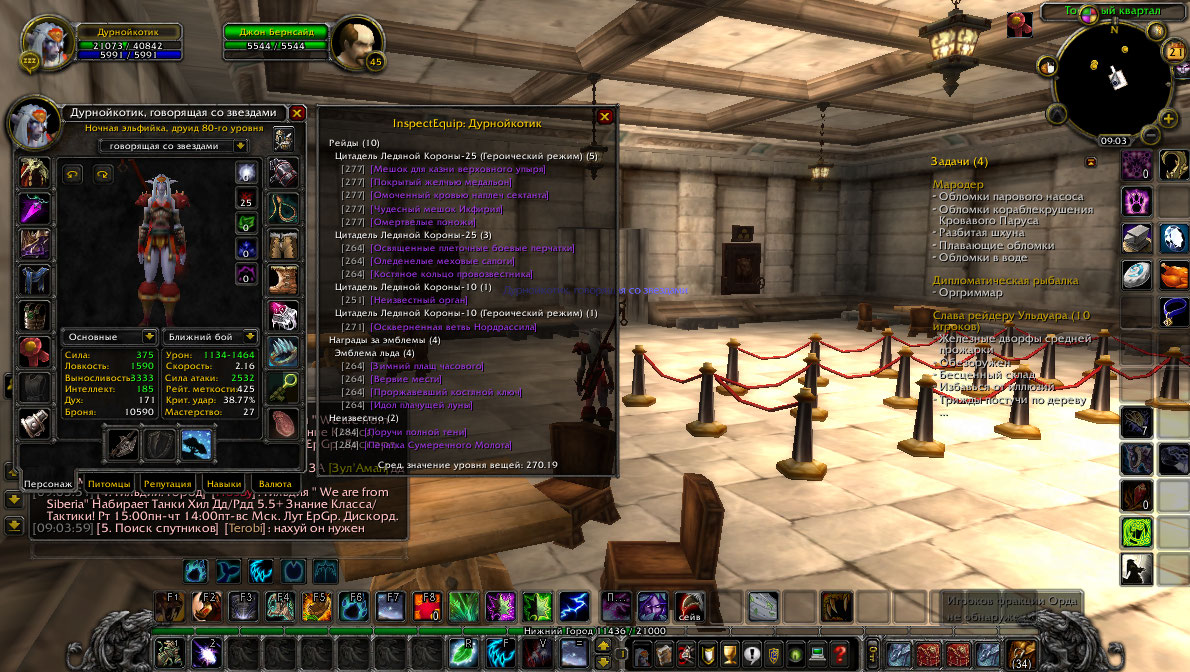Image resolution: width=1190 pixels, height=672 pixels.
Task: Close the InspectEquip panel
Action: pos(604,116)
